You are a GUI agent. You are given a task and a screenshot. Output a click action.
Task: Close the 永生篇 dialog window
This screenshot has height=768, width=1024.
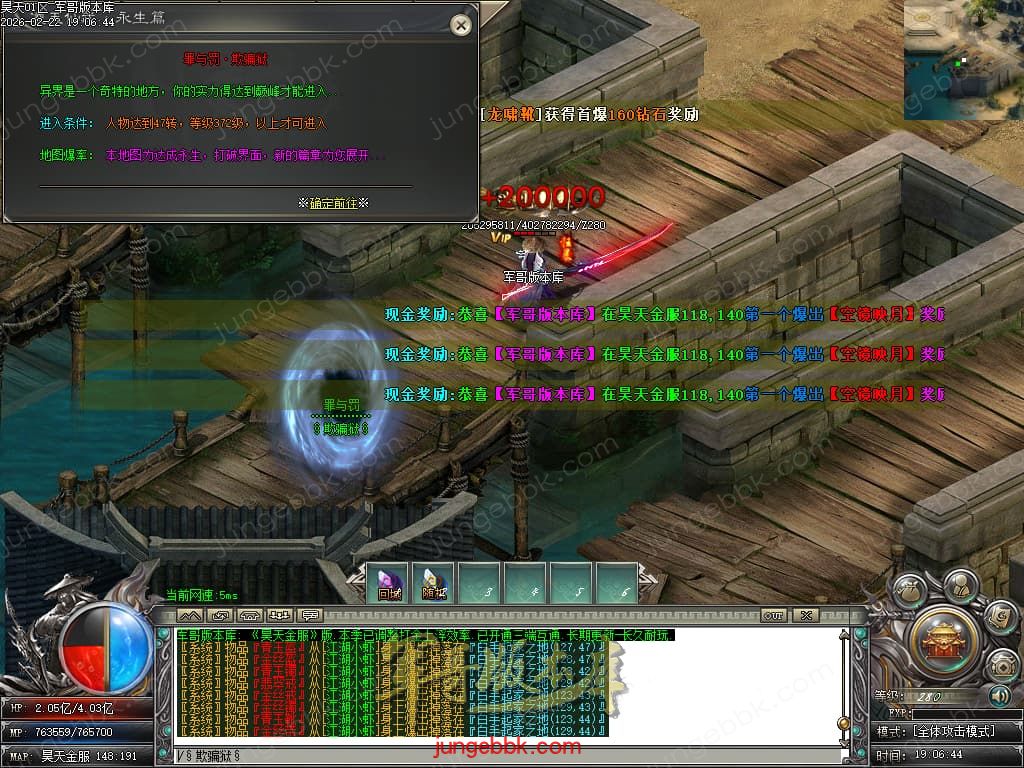point(461,26)
